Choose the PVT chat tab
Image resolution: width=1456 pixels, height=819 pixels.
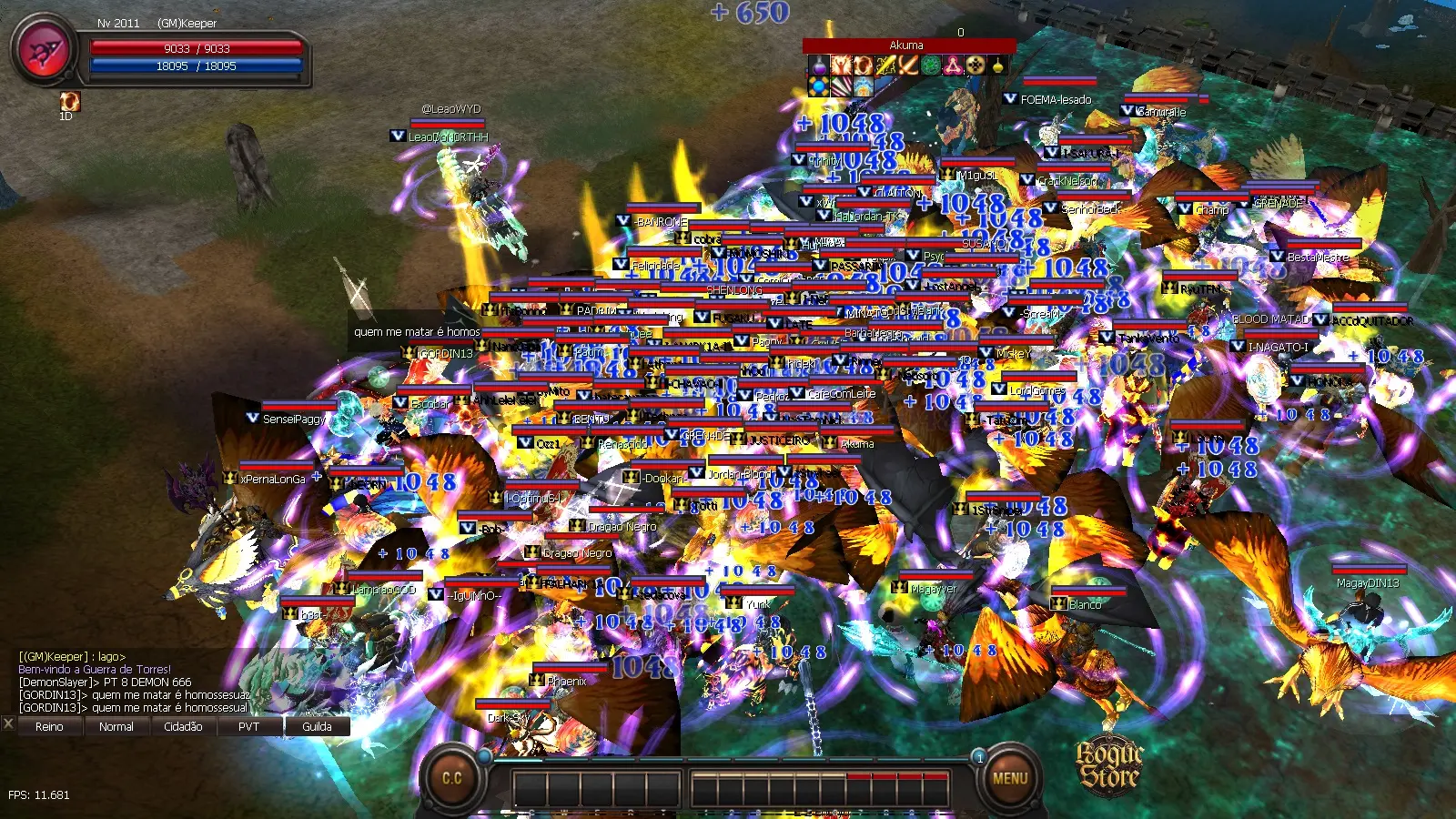[x=248, y=726]
